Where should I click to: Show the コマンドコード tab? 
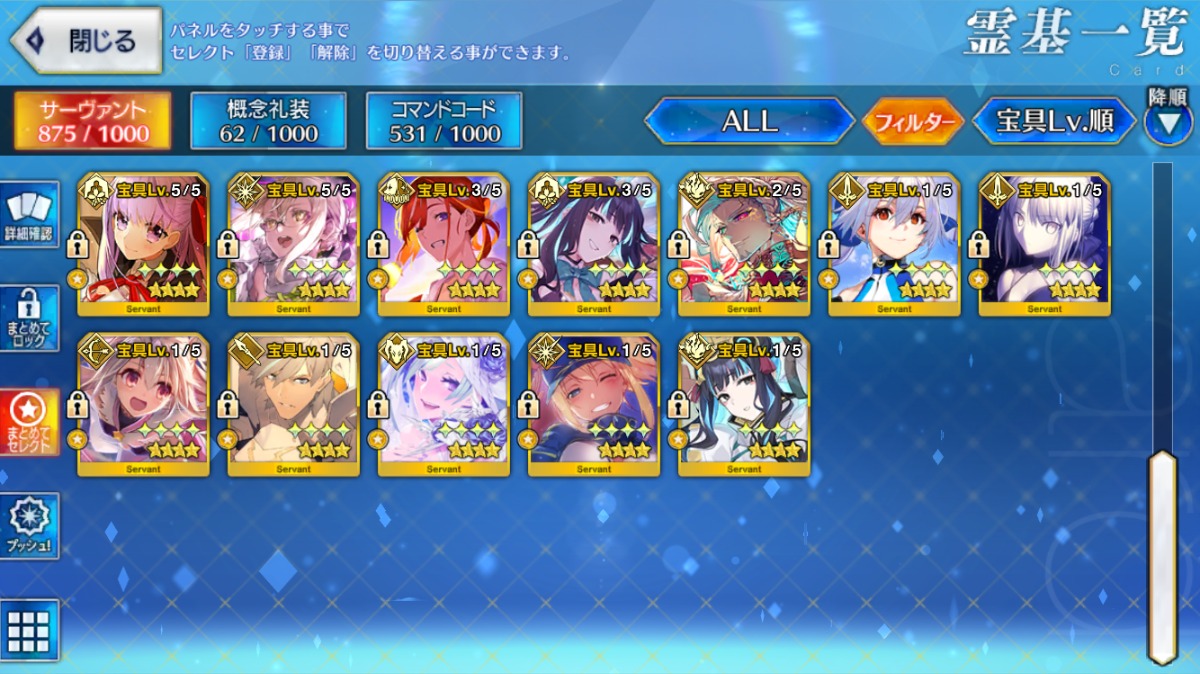(444, 121)
